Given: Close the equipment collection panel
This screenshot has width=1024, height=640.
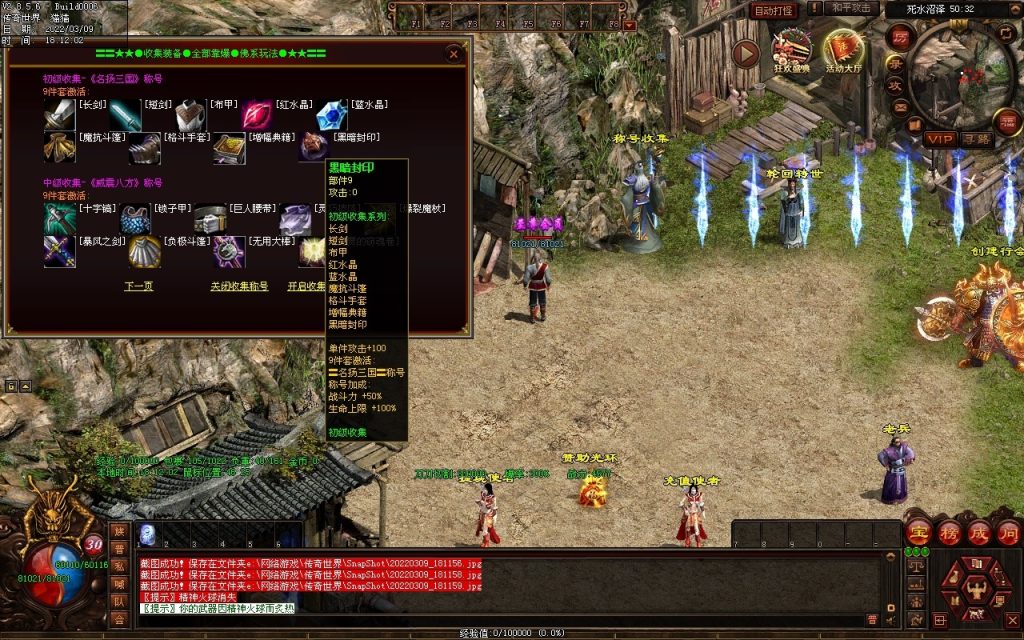Looking at the screenshot, I should tap(454, 54).
